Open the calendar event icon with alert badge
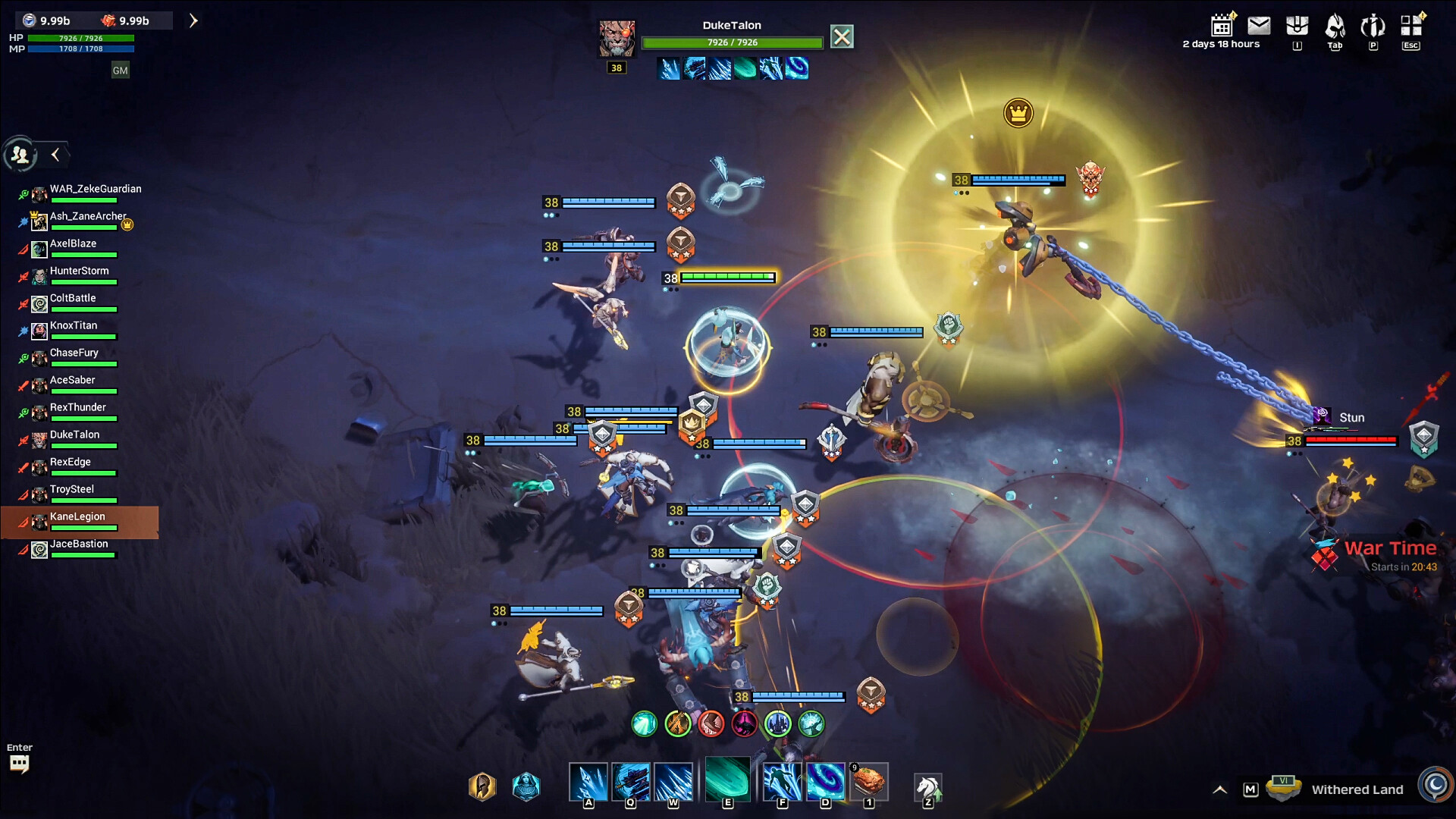The image size is (1456, 819). pyautogui.click(x=1222, y=25)
